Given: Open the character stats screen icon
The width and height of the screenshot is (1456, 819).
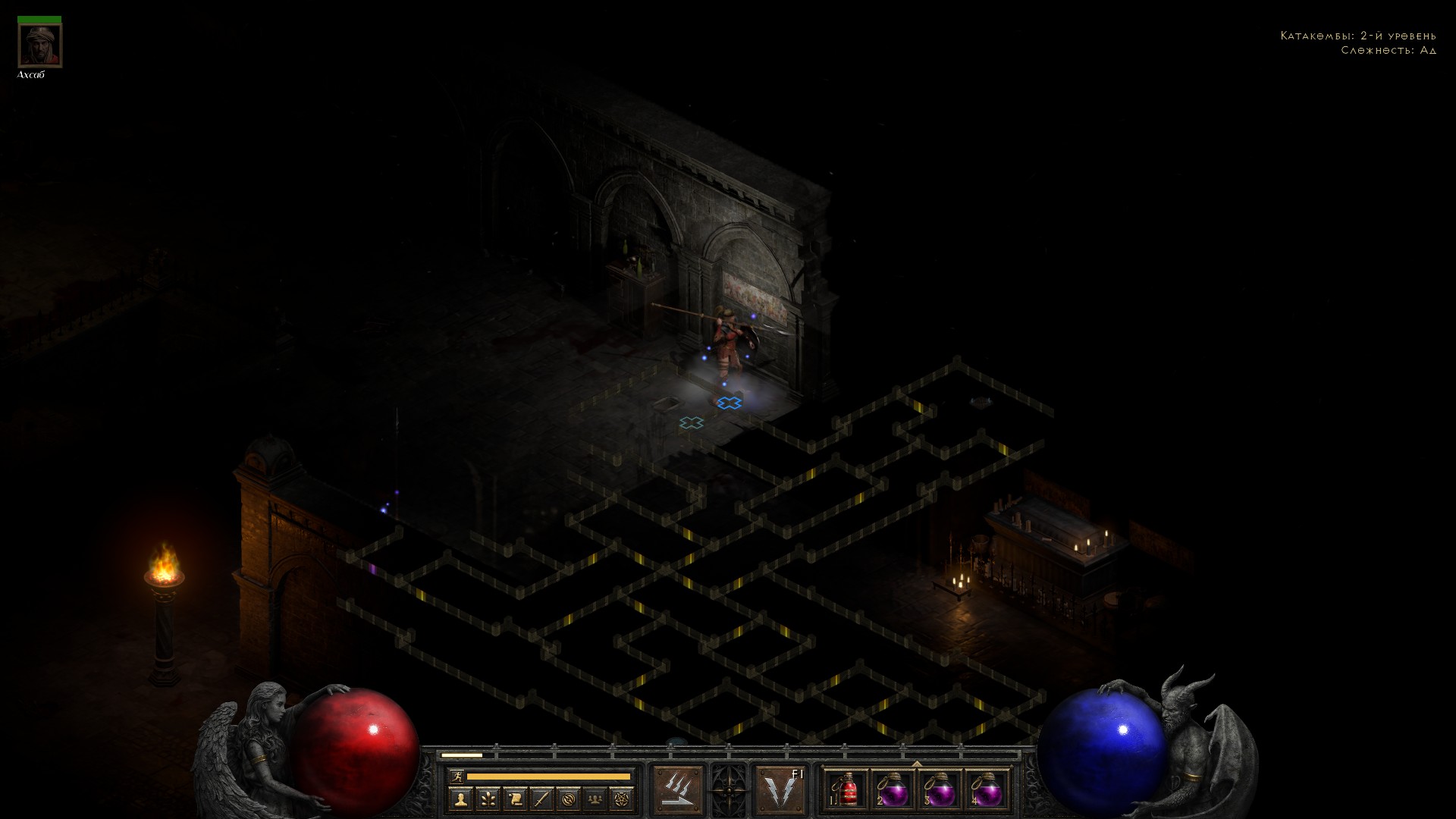Looking at the screenshot, I should point(460,799).
